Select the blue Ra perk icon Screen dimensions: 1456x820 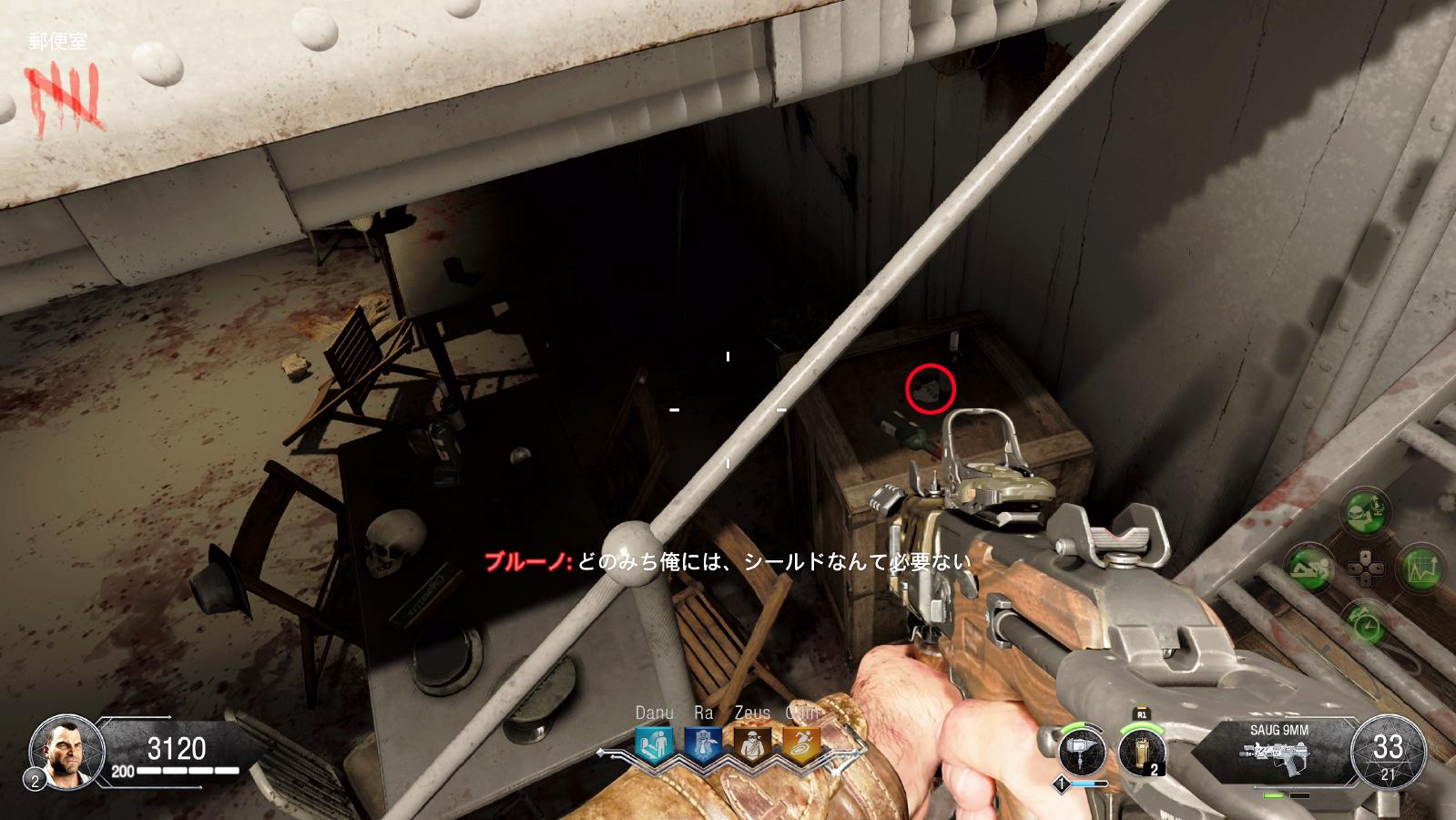703,745
